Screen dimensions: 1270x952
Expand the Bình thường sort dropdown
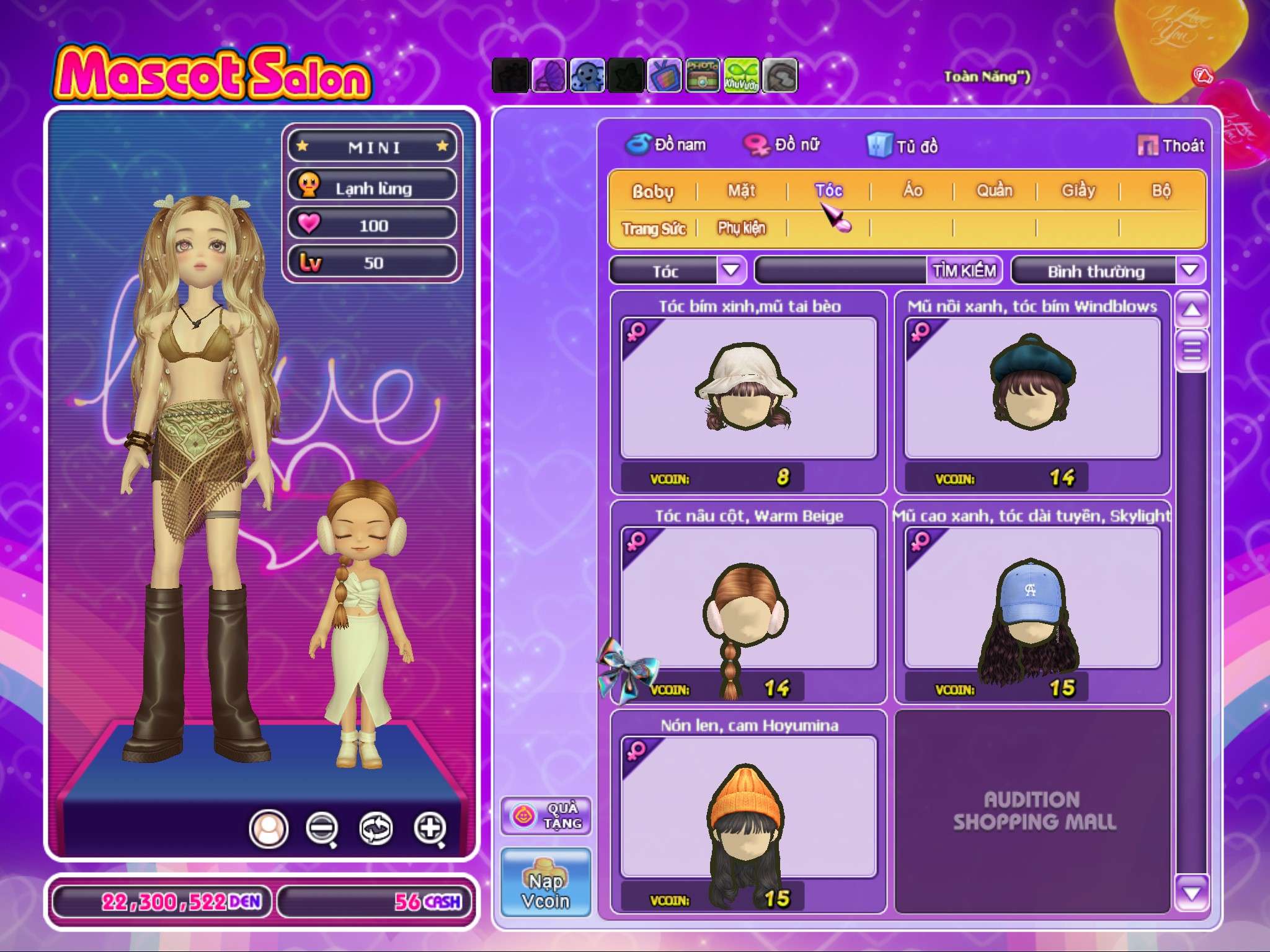coord(1189,271)
